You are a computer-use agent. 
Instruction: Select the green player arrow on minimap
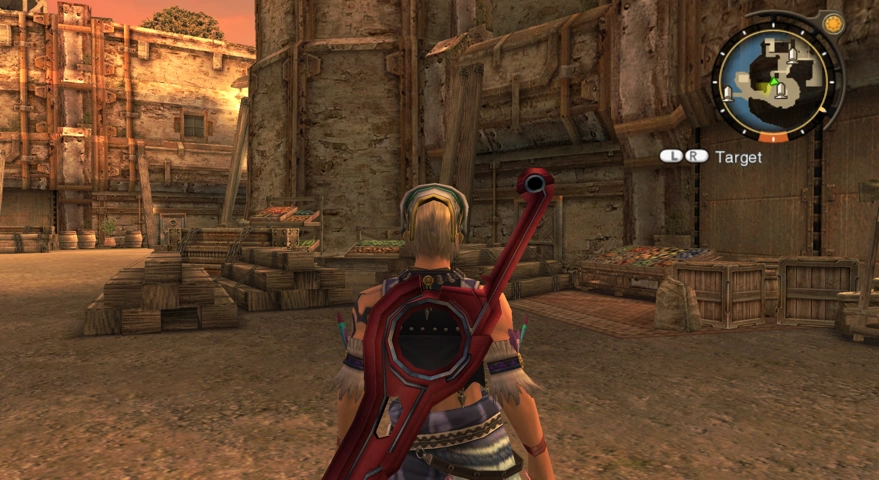click(772, 82)
